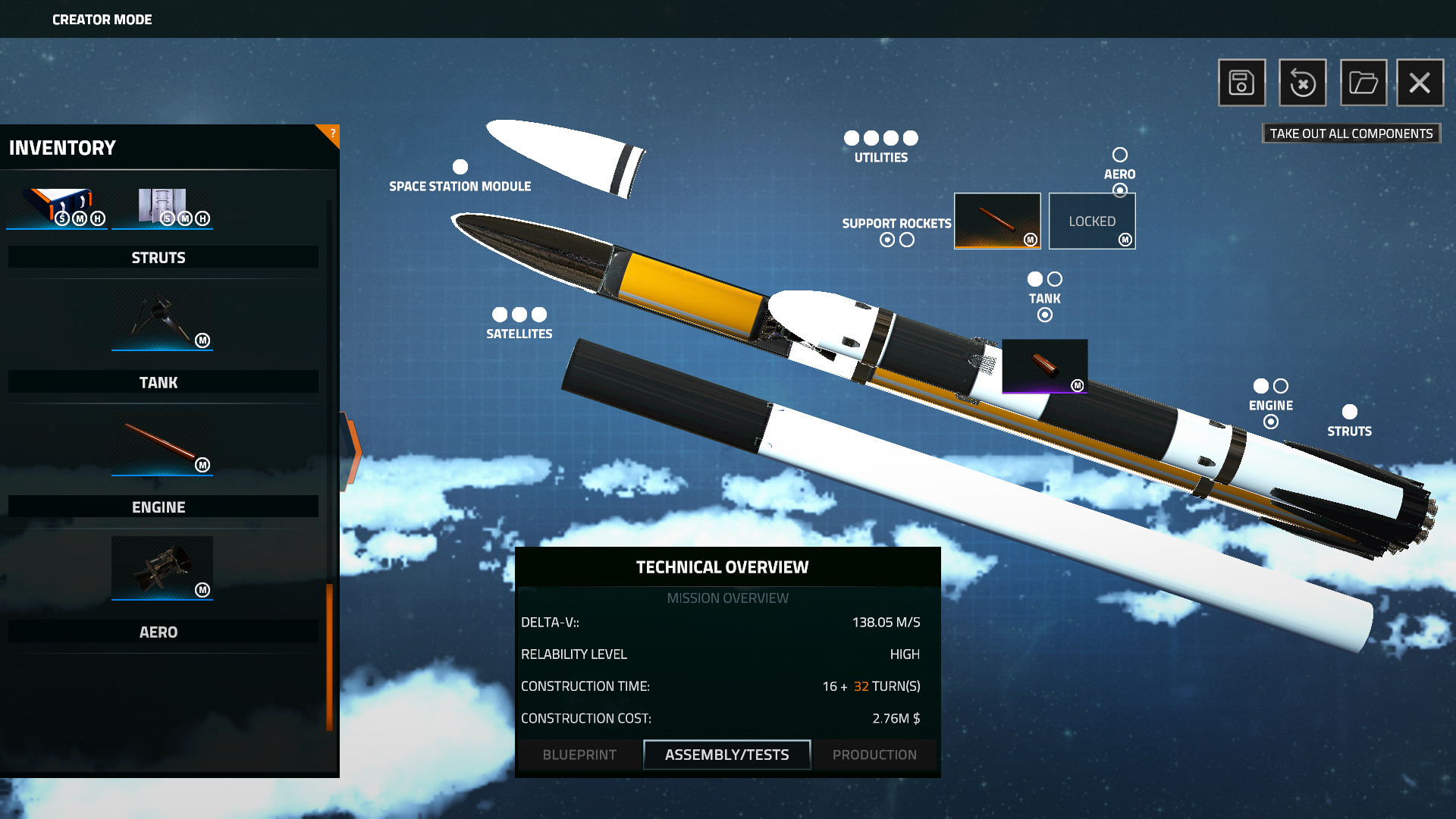
Task: Select the second Support Rockets slot circle
Action: pyautogui.click(x=908, y=239)
